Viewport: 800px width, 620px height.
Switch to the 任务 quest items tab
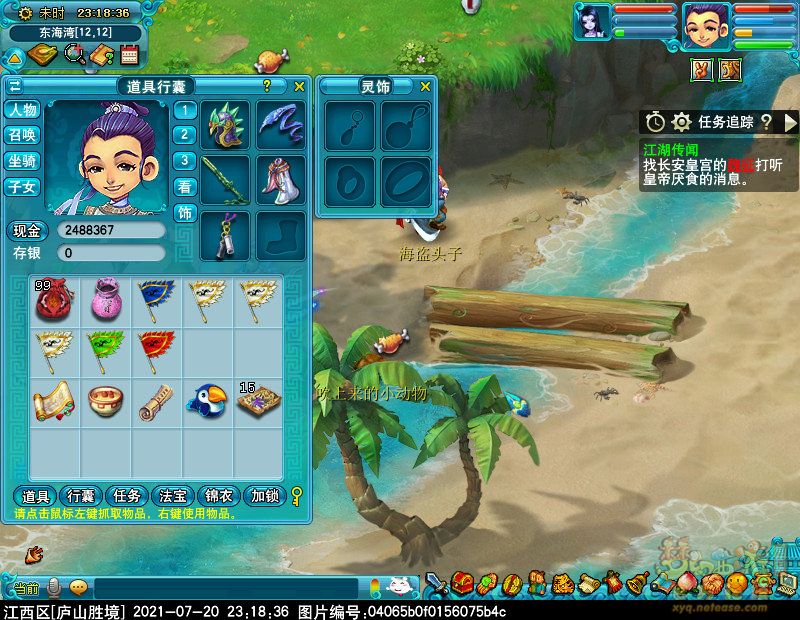[x=128, y=496]
